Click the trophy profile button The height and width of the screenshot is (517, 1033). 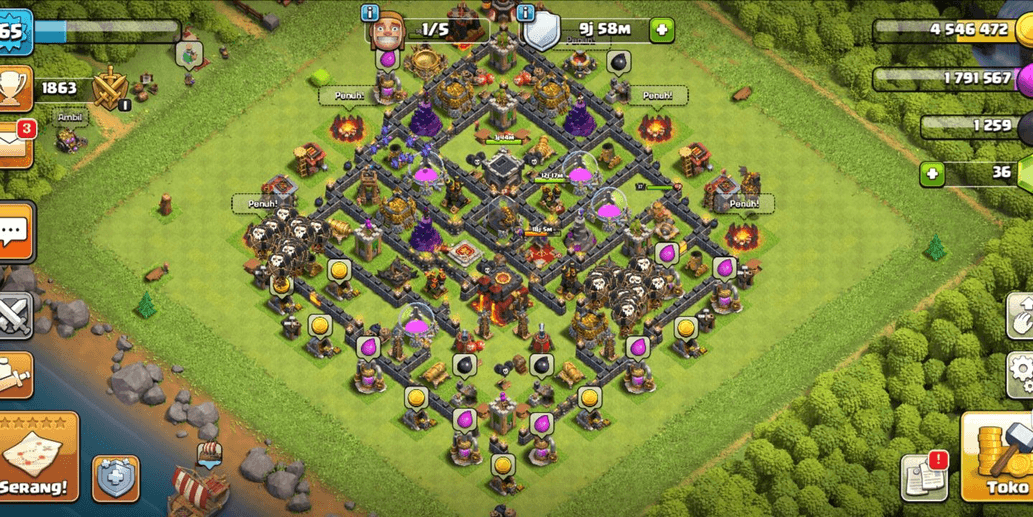15,89
